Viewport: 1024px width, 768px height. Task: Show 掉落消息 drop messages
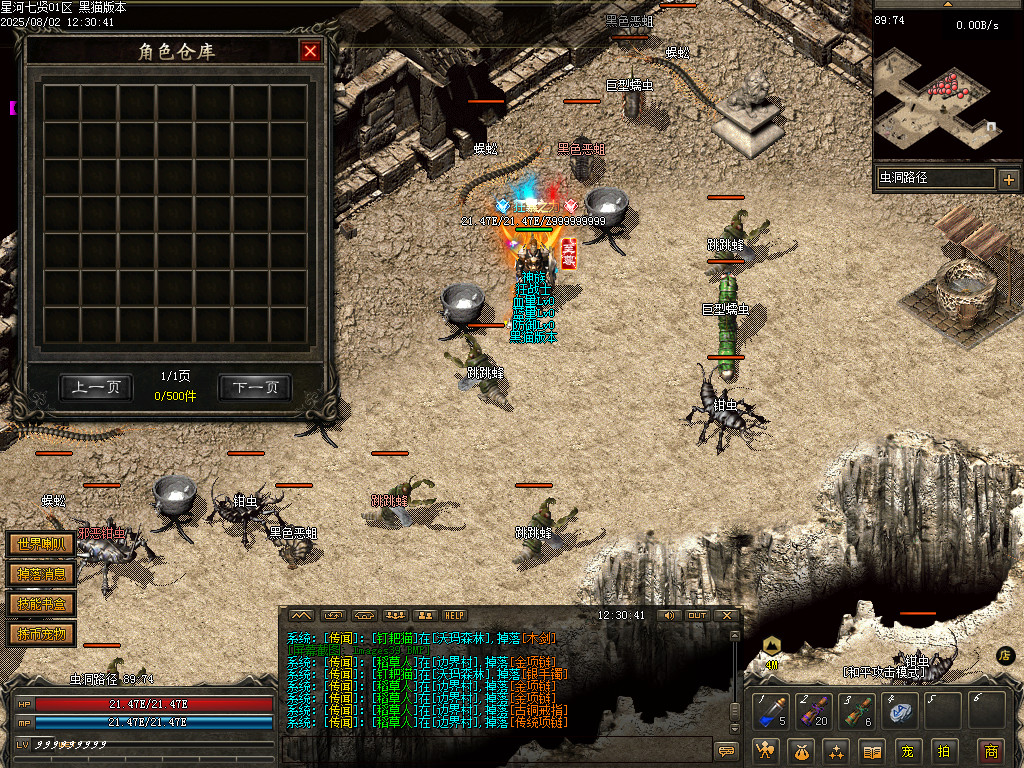(41, 574)
